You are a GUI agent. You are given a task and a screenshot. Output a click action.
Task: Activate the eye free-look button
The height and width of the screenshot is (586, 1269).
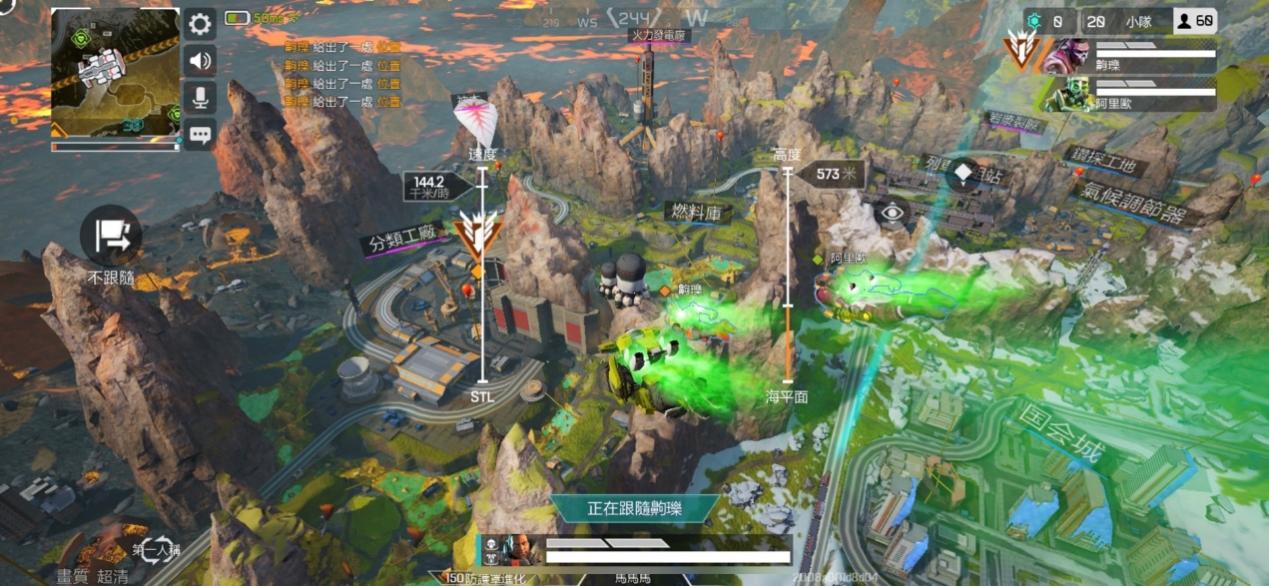click(x=891, y=212)
